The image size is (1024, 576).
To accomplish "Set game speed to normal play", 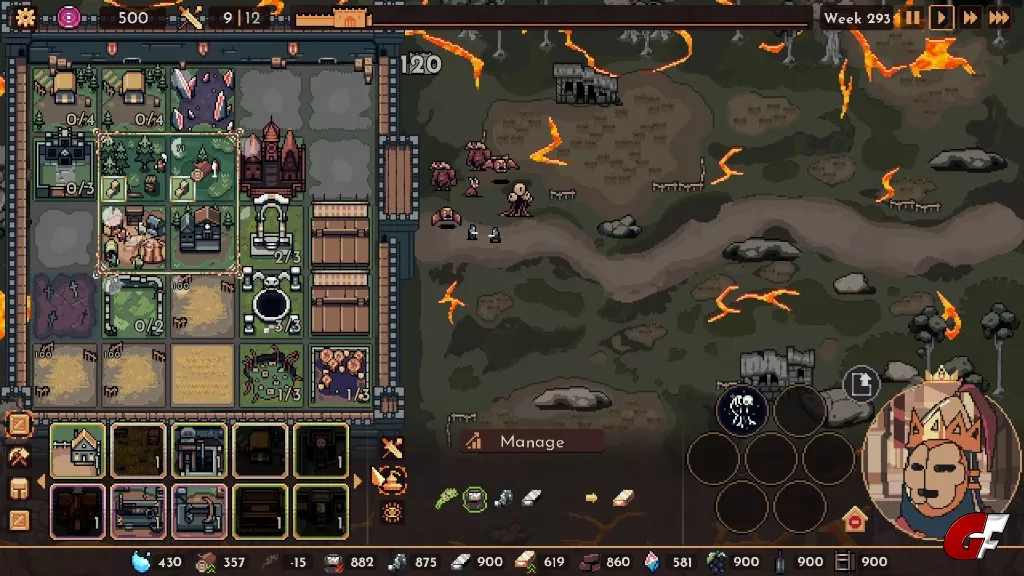I will click(941, 17).
